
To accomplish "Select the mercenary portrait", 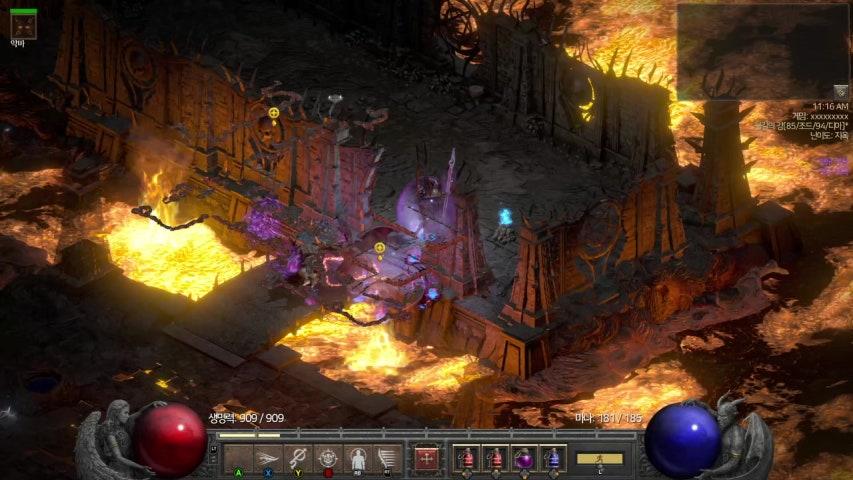I will click(23, 24).
